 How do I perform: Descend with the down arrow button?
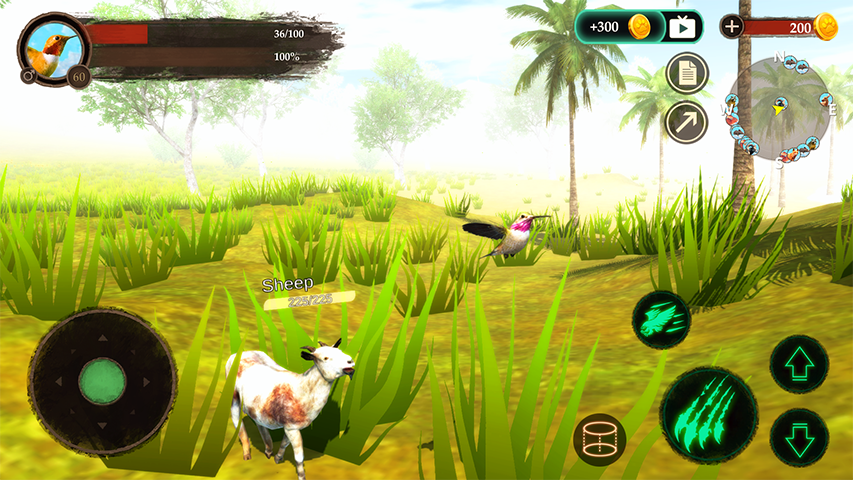point(799,437)
